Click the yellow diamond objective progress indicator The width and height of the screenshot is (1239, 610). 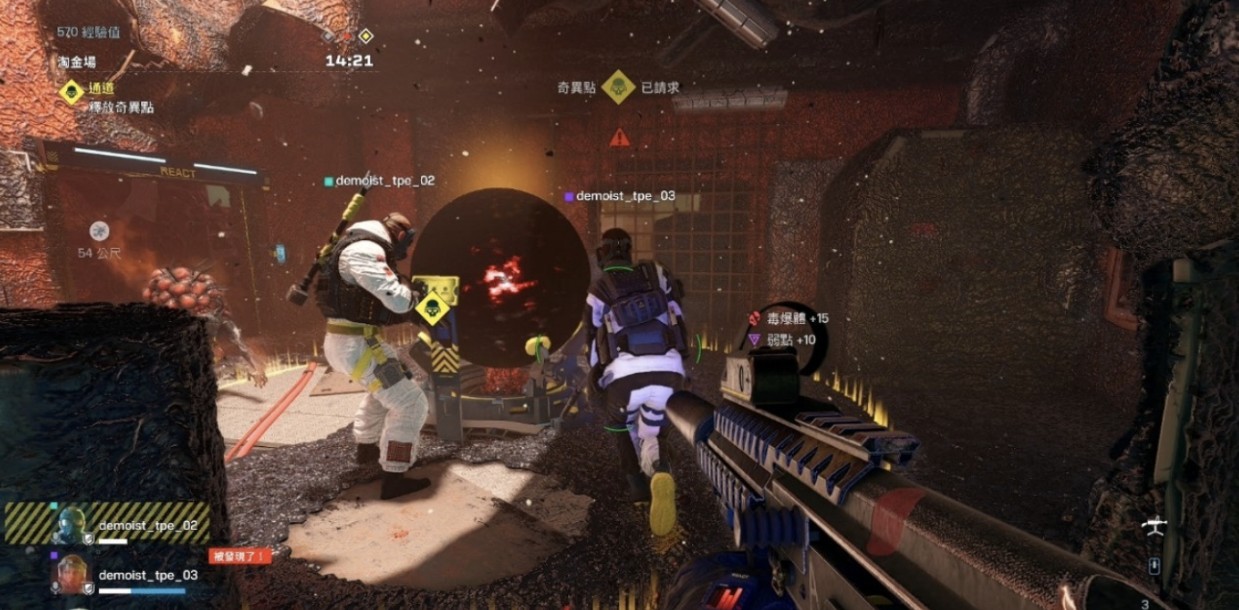[366, 36]
